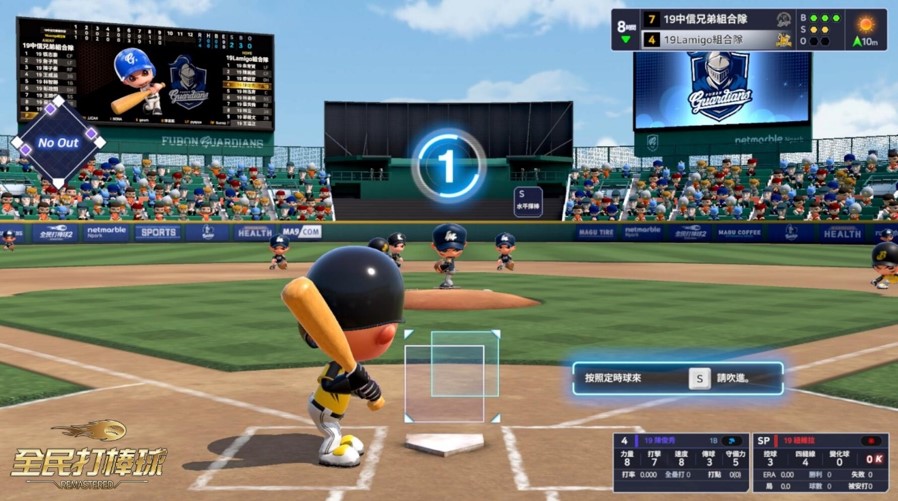The image size is (898, 501).
Task: Select the batter stats panel
Action: click(x=680, y=462)
